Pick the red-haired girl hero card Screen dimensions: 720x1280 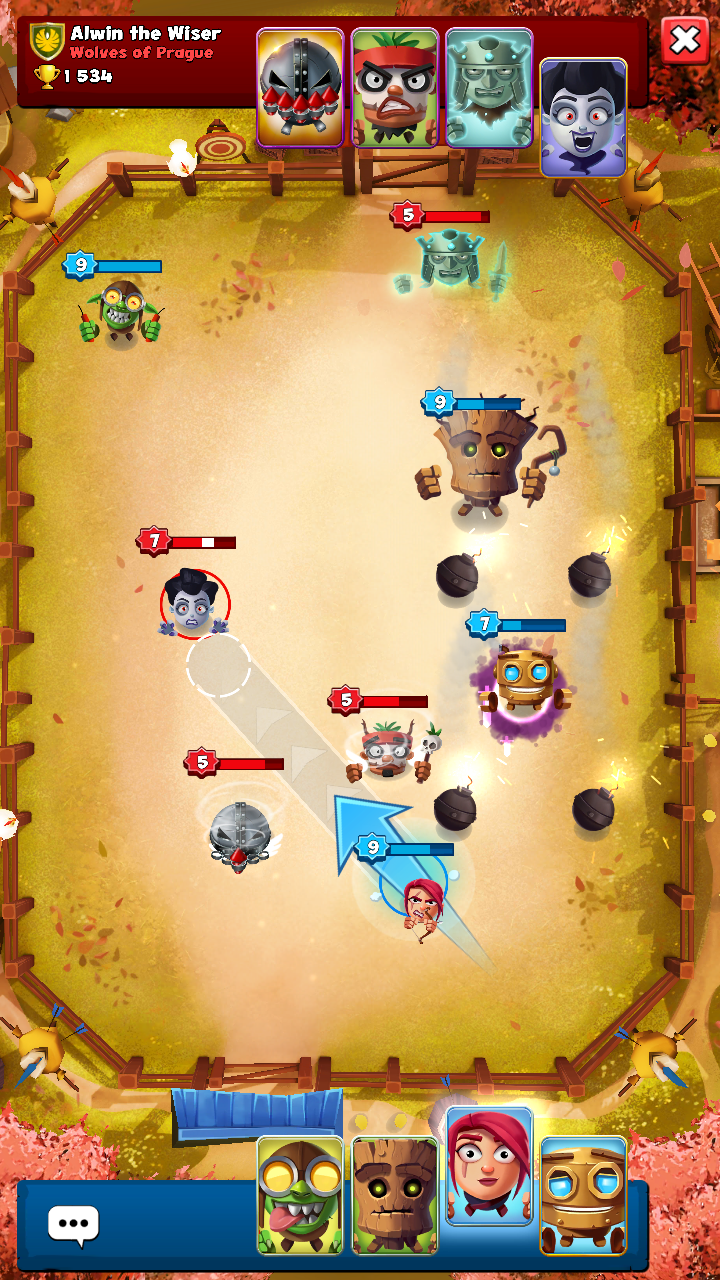tap(489, 1166)
